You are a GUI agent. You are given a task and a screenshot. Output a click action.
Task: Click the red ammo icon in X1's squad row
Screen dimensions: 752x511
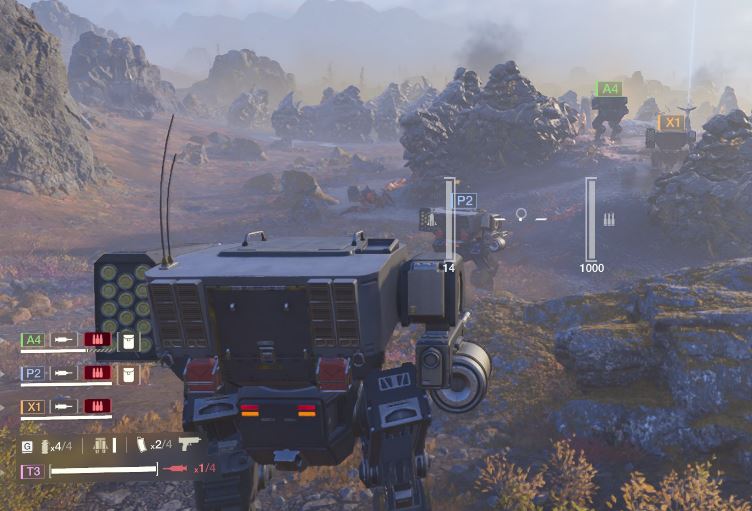pyautogui.click(x=97, y=406)
